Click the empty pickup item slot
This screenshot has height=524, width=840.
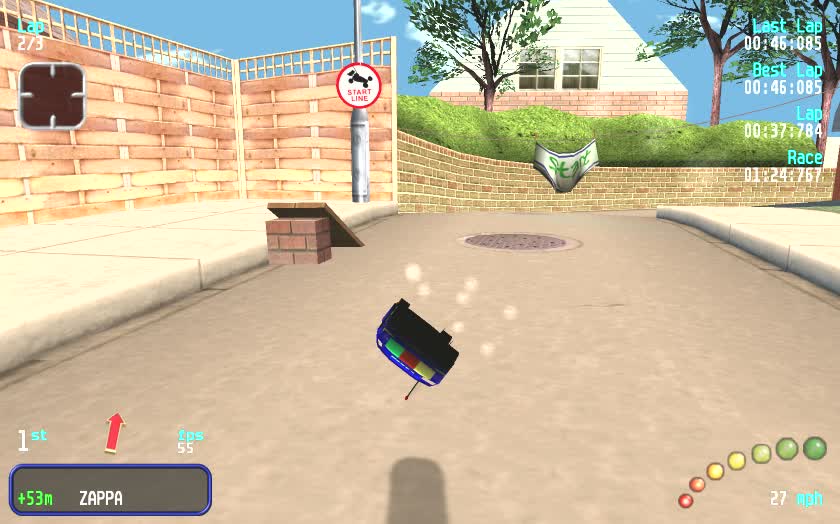click(x=52, y=96)
